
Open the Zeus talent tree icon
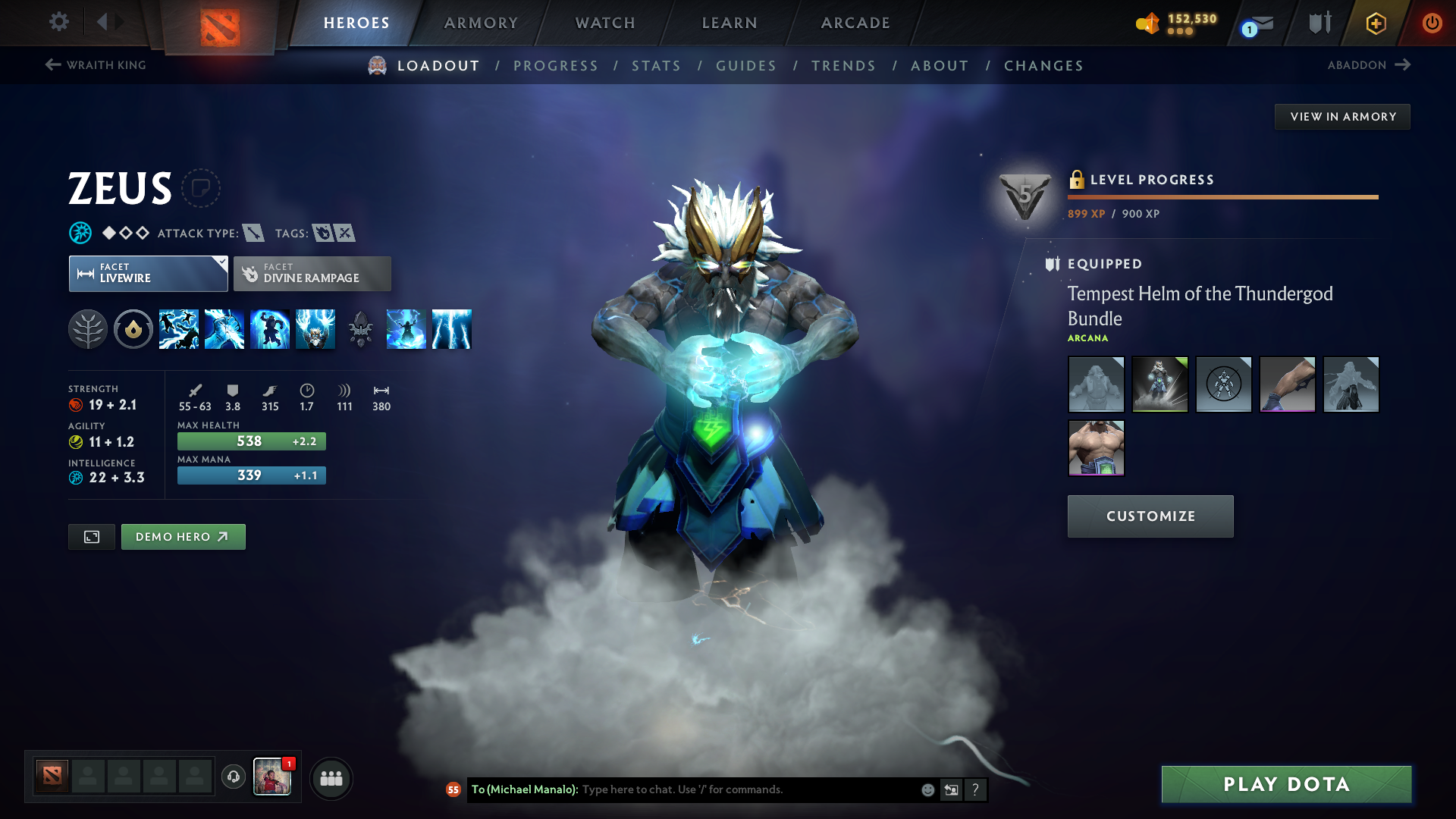(89, 329)
